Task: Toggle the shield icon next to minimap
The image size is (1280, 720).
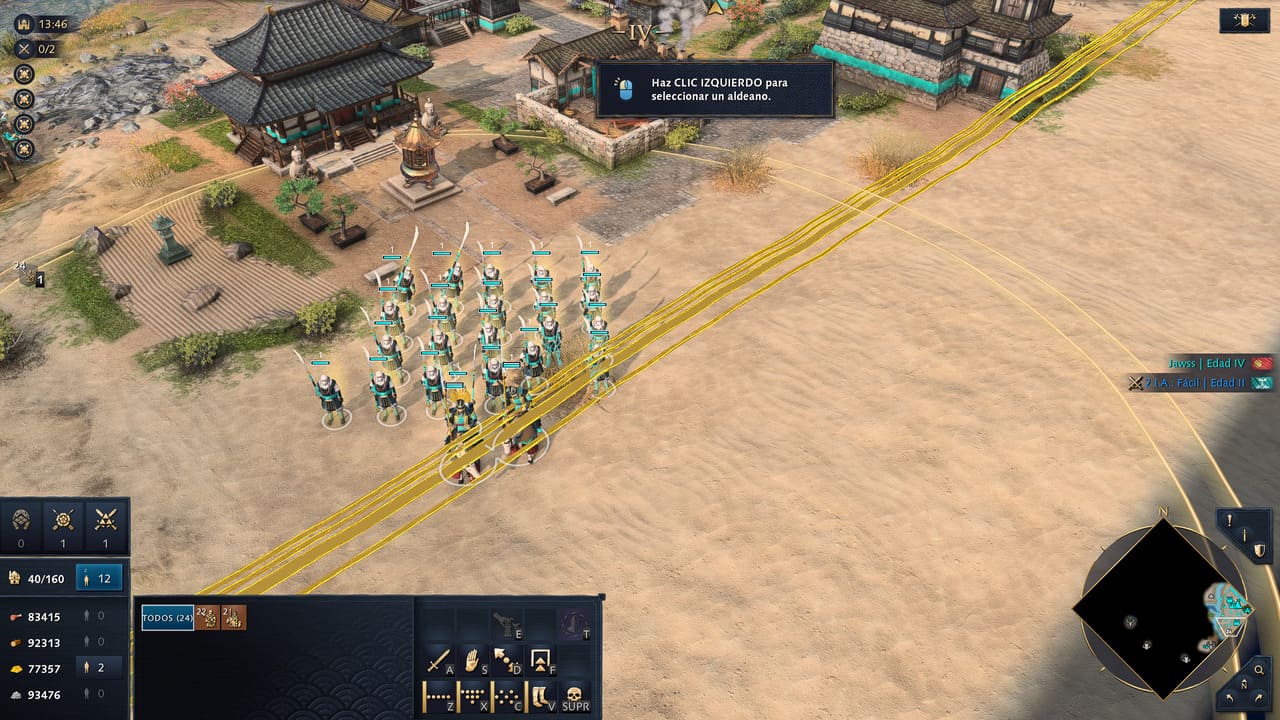Action: click(1260, 549)
